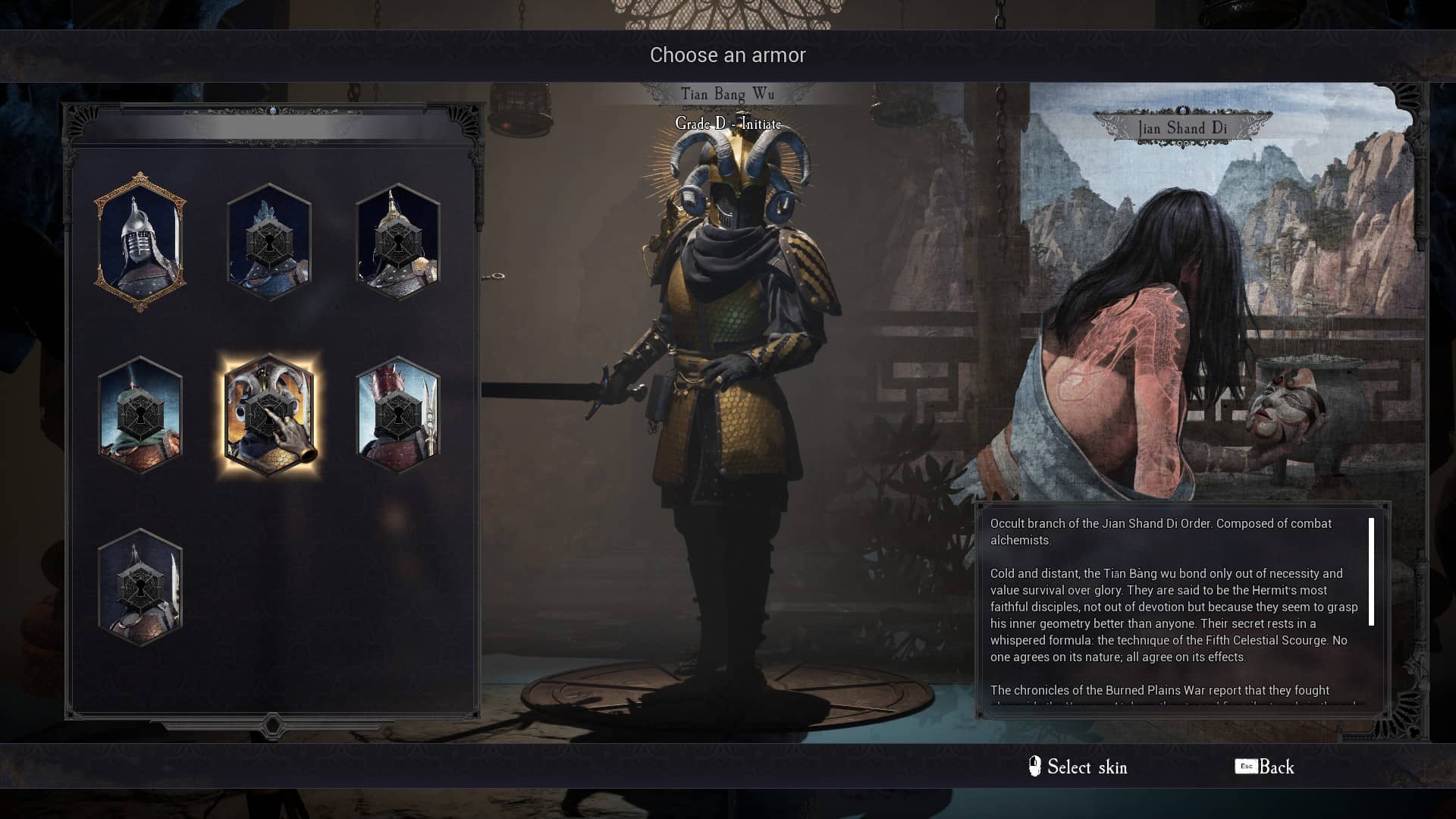Choose the locked red-plumed armor tile
Image resolution: width=1456 pixels, height=819 pixels.
point(398,415)
